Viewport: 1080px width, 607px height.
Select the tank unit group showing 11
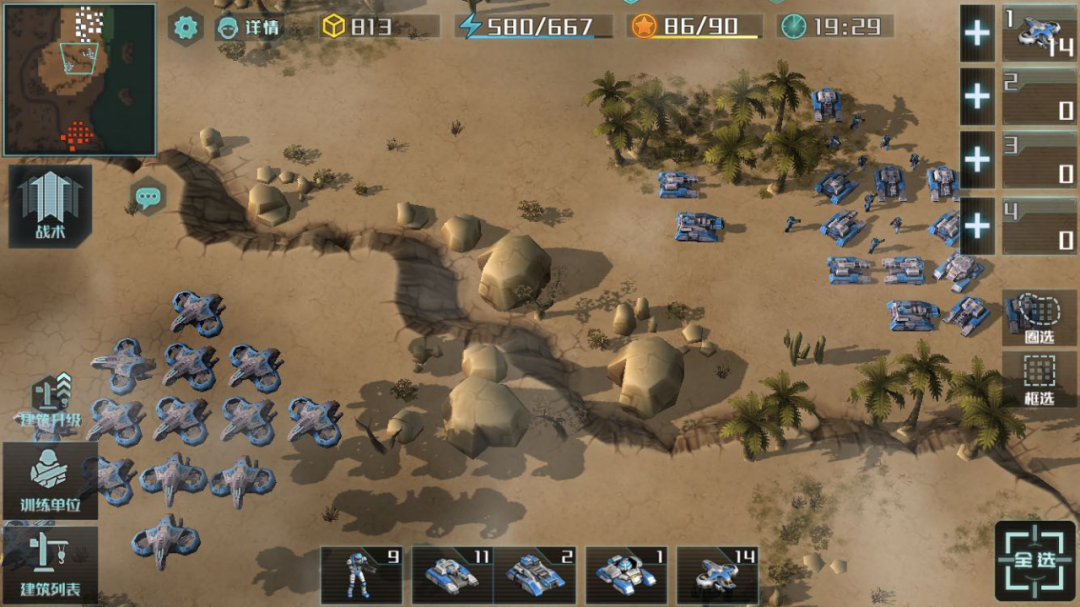452,575
